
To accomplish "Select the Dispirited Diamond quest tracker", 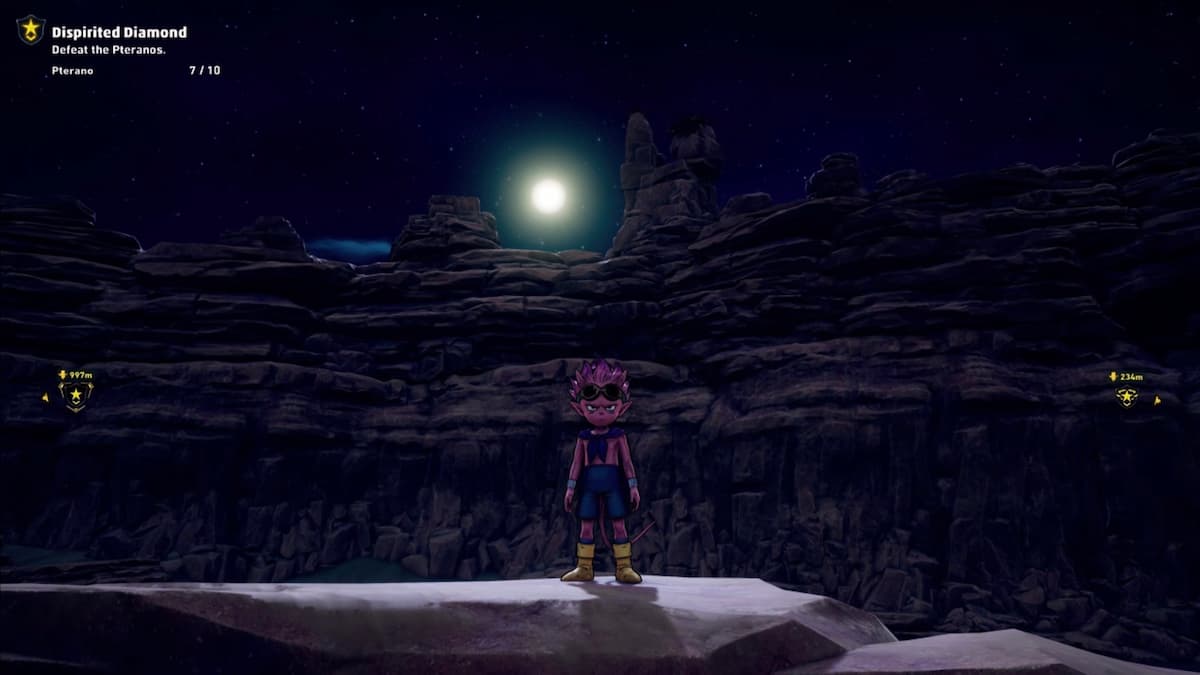I will coord(119,33).
